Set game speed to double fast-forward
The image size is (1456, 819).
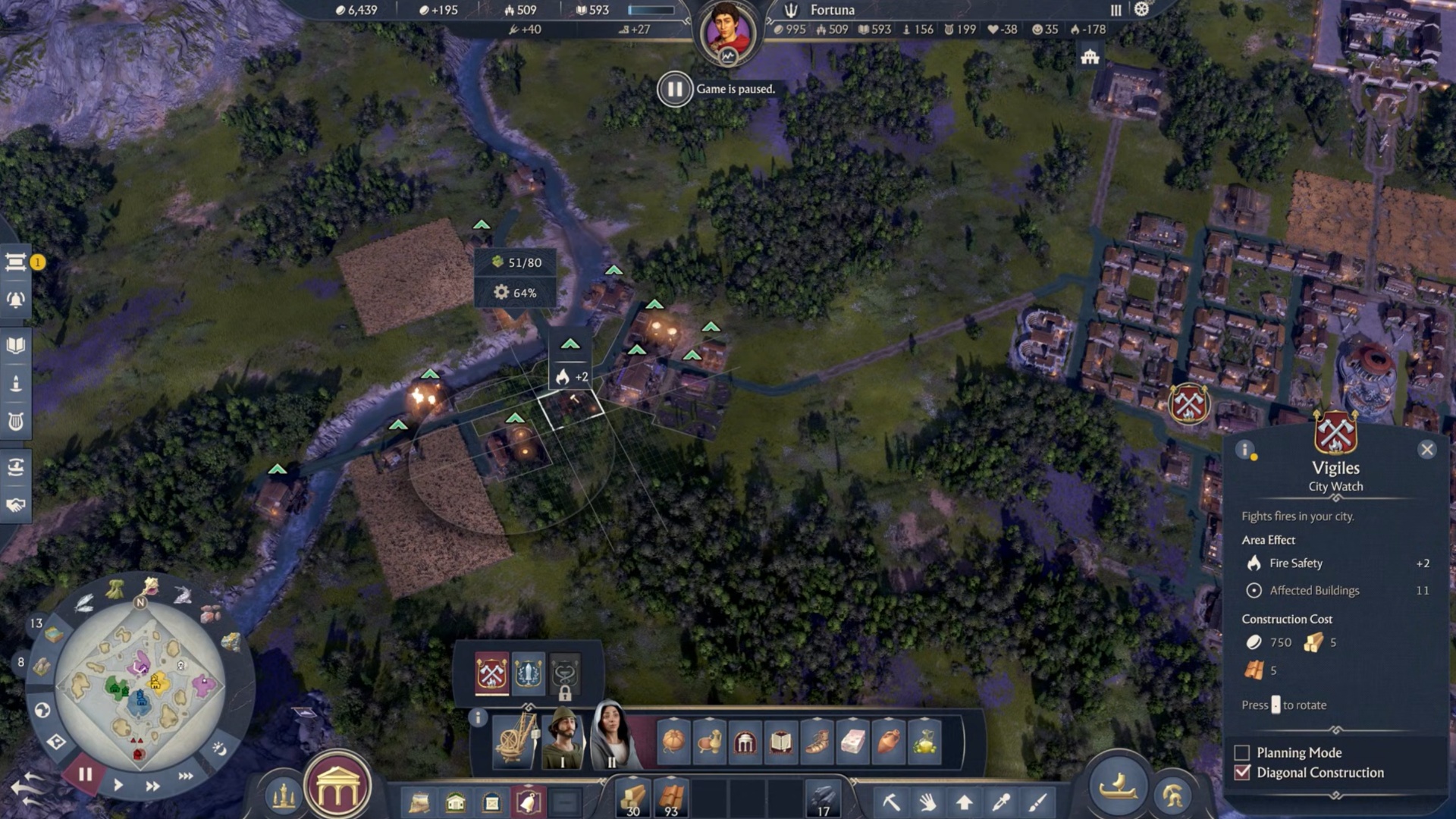tap(152, 786)
